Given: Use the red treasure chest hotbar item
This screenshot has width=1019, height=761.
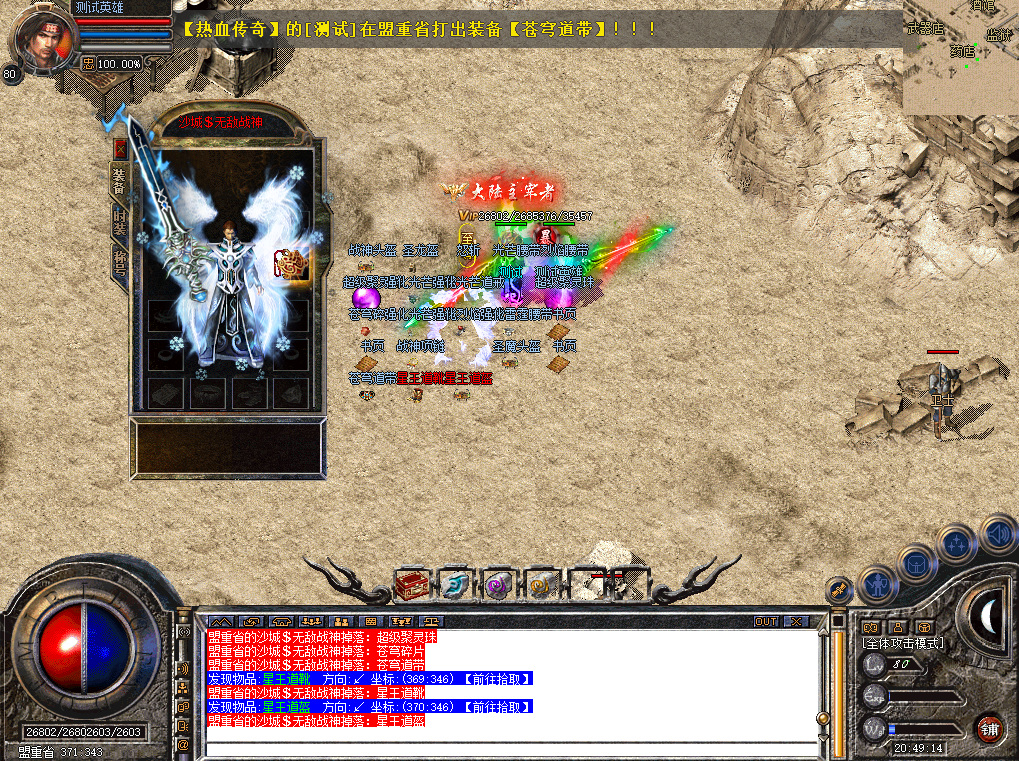Looking at the screenshot, I should 411,585.
